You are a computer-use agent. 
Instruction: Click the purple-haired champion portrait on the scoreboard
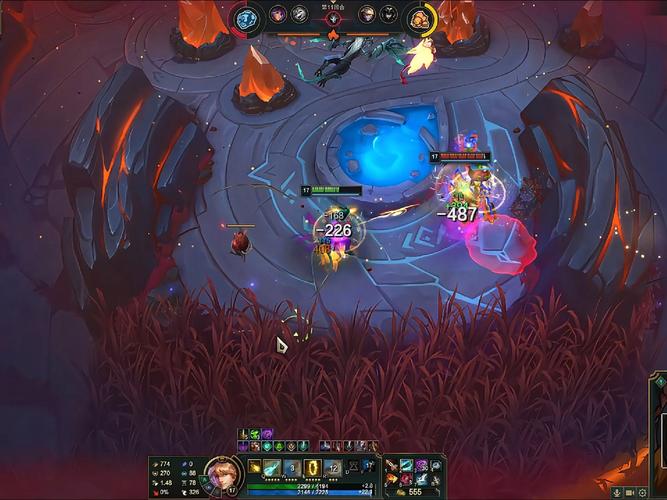click(x=278, y=14)
